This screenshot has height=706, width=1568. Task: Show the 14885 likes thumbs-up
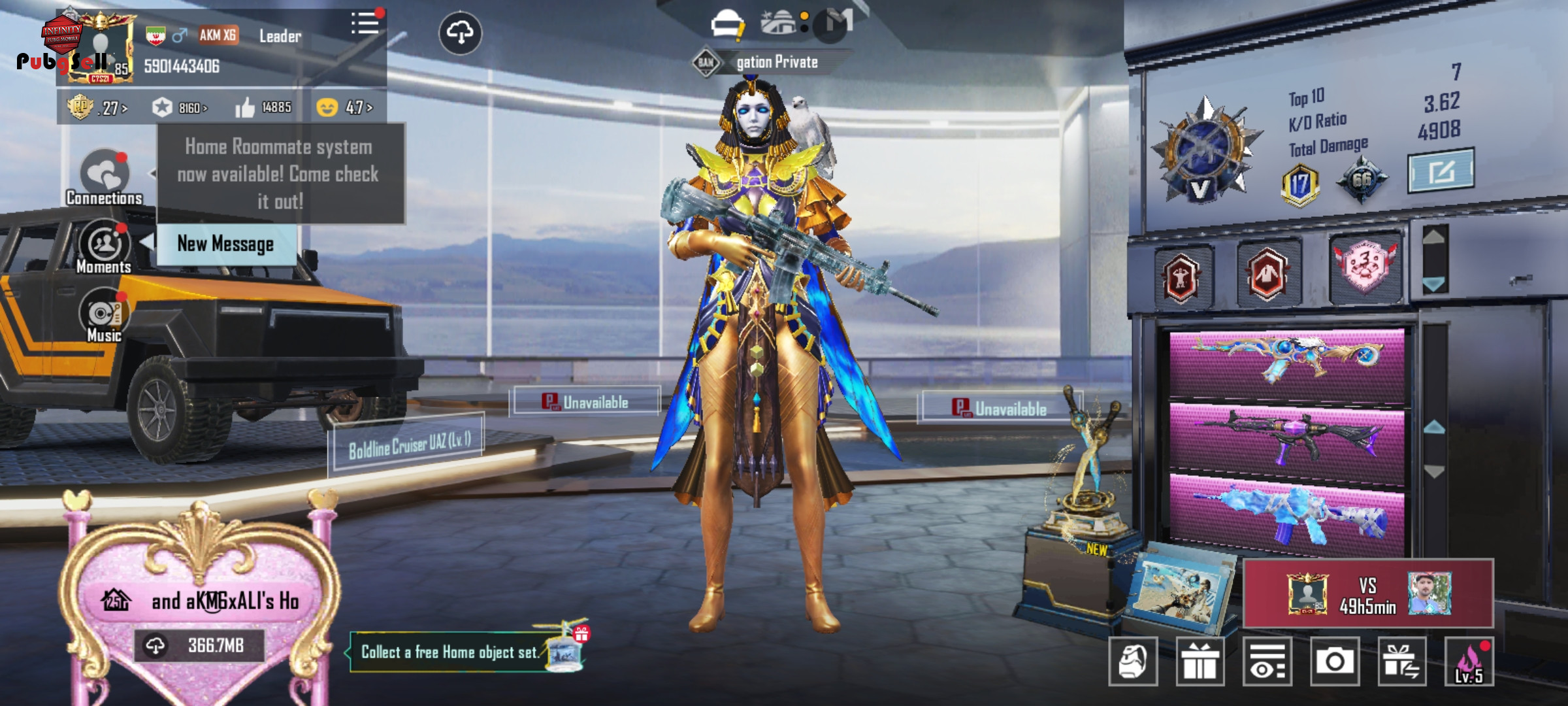(x=263, y=107)
